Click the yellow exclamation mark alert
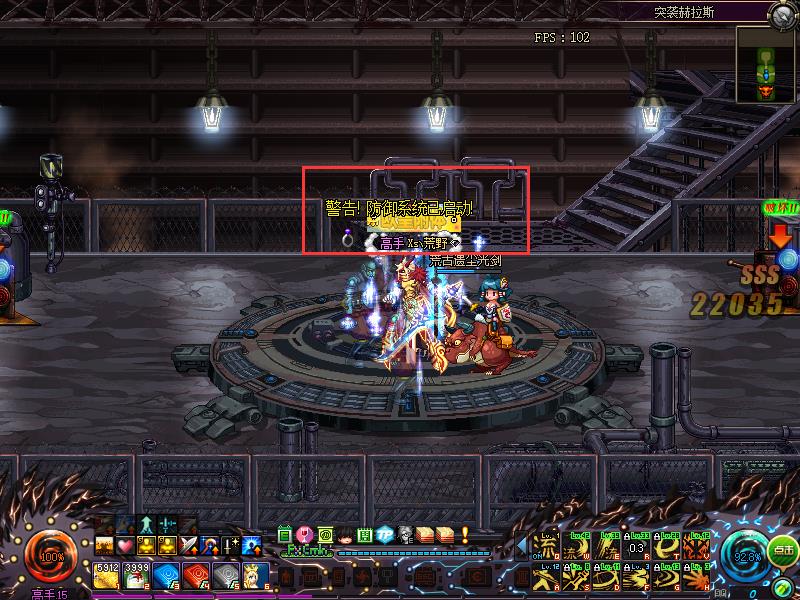800x600 pixels. coord(465,535)
